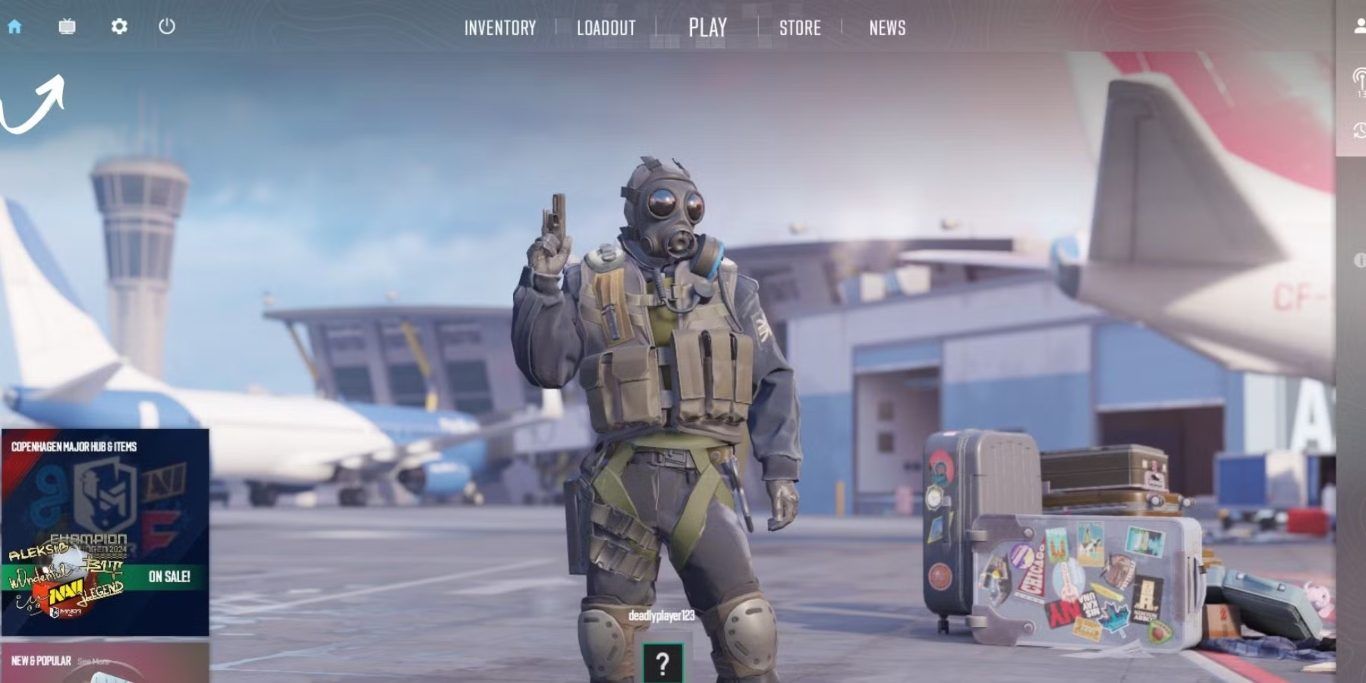Viewport: 1366px width, 683px height.
Task: Open the Copenhagen Major Hub & Items banner
Action: pos(105,532)
